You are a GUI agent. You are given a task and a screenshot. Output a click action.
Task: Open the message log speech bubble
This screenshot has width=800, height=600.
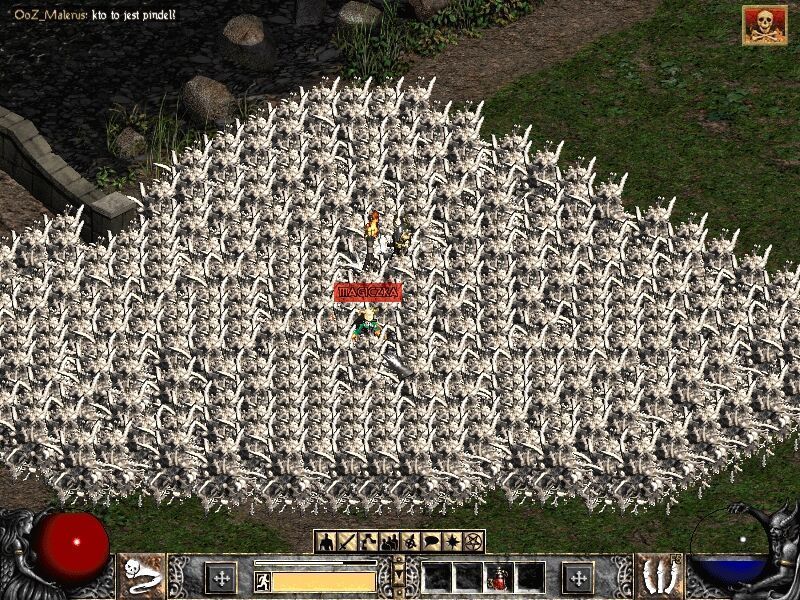coord(431,542)
